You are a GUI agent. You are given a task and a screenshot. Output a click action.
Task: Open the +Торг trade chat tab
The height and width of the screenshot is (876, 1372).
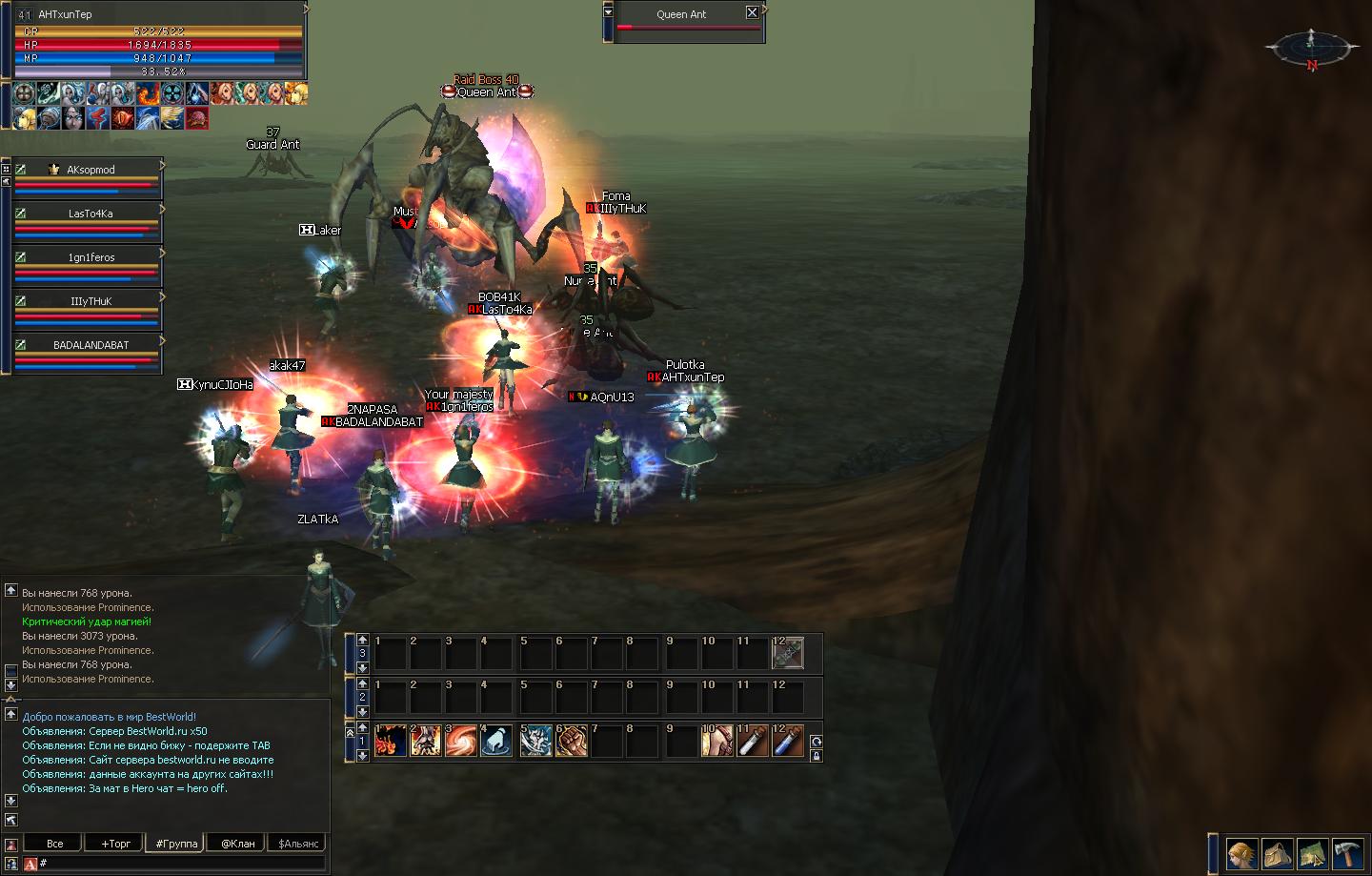(115, 844)
